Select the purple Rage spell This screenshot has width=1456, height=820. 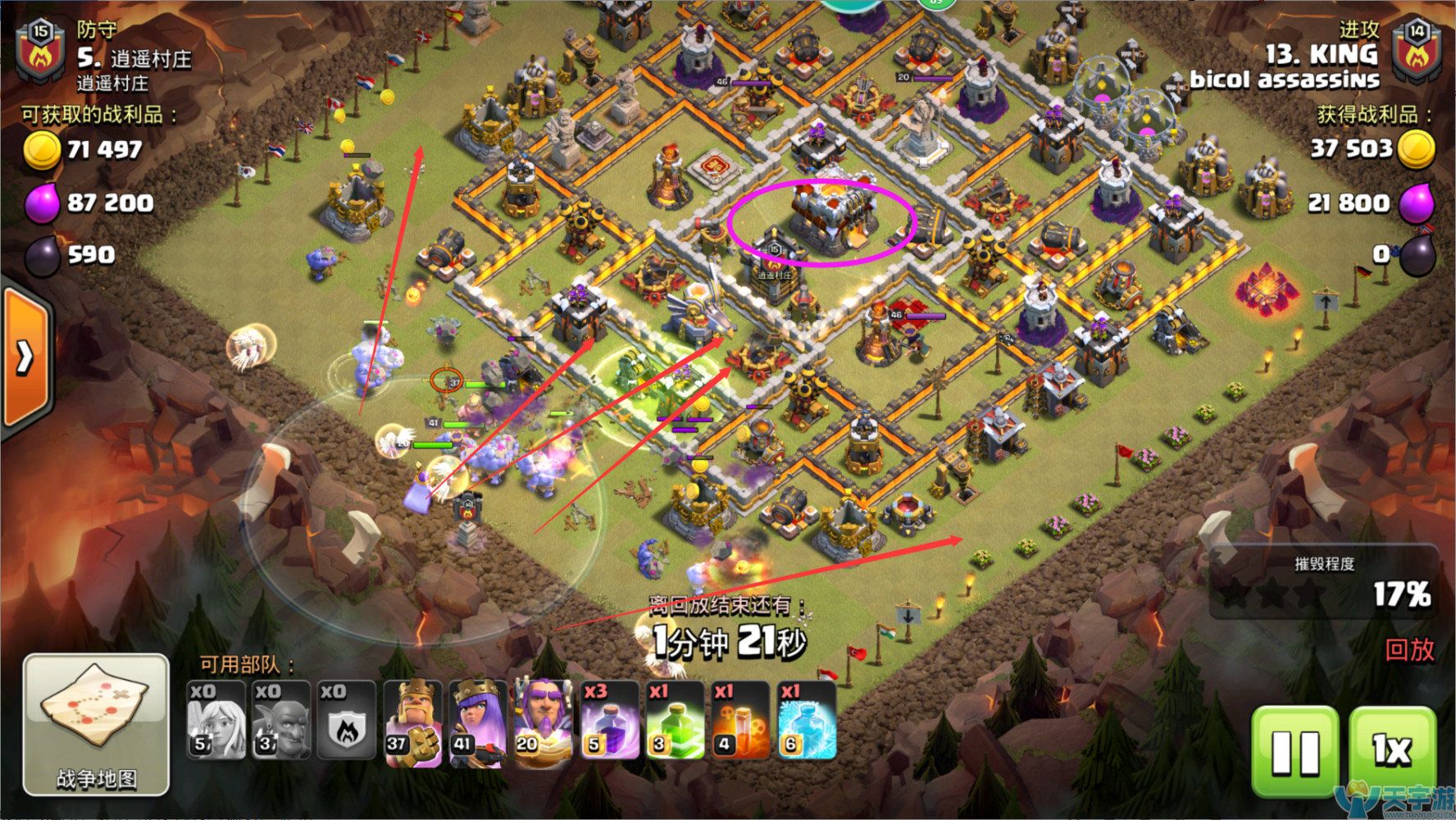609,721
